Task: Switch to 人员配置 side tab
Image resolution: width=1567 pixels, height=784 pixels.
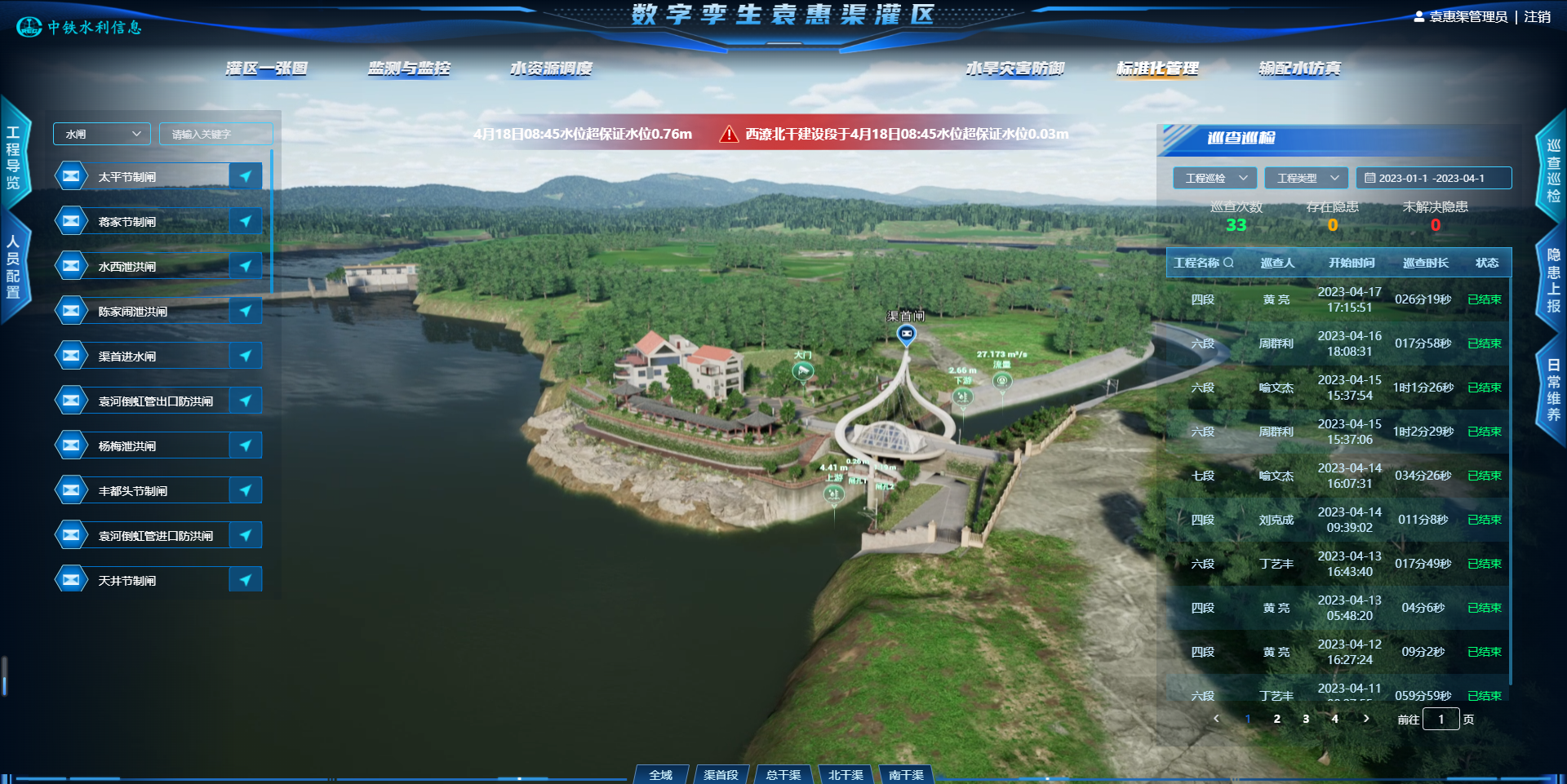Action: tap(14, 267)
